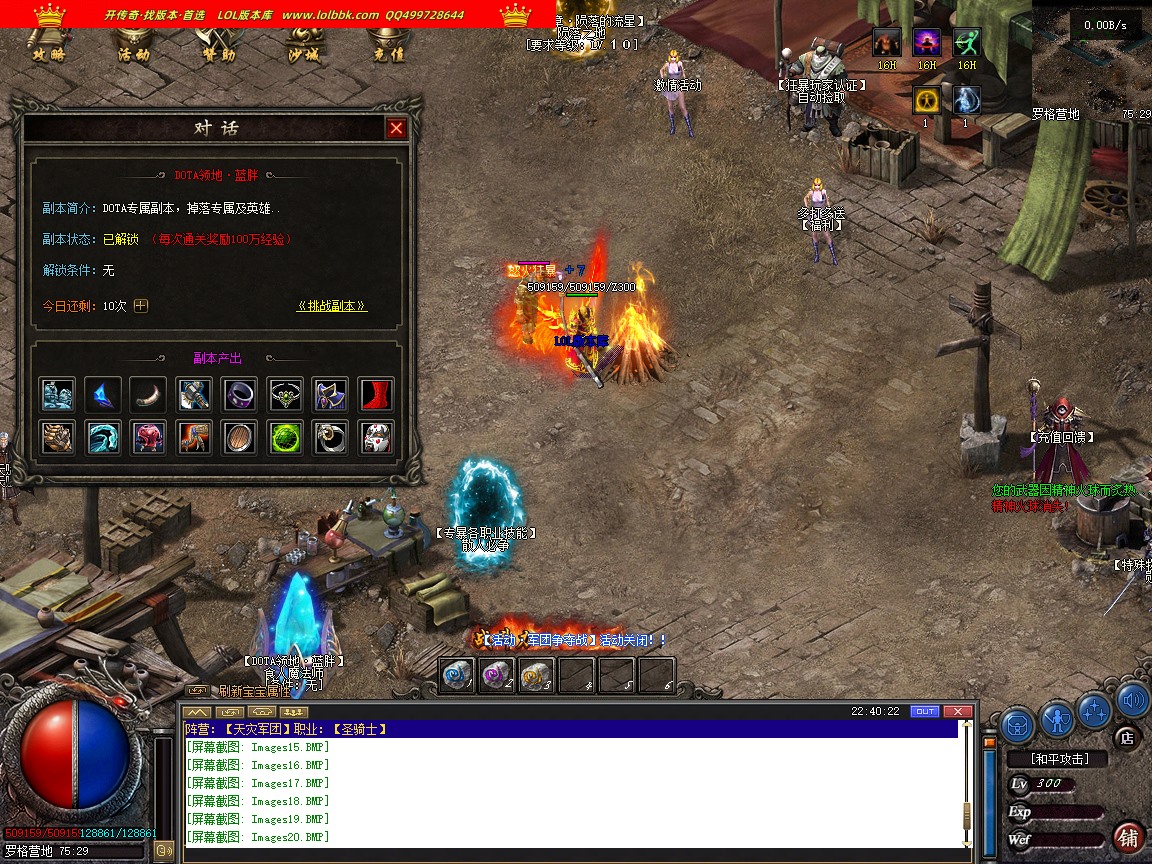Open the red 铺 stall button
This screenshot has height=864, width=1152.
click(x=1130, y=836)
